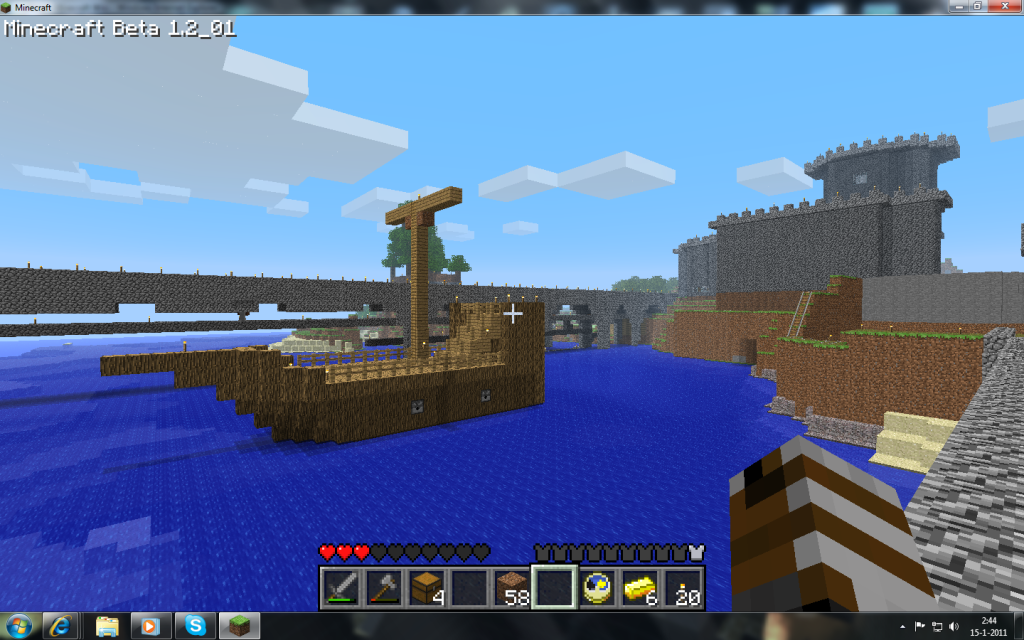Choose the chest stack in the hotbar

click(x=426, y=587)
